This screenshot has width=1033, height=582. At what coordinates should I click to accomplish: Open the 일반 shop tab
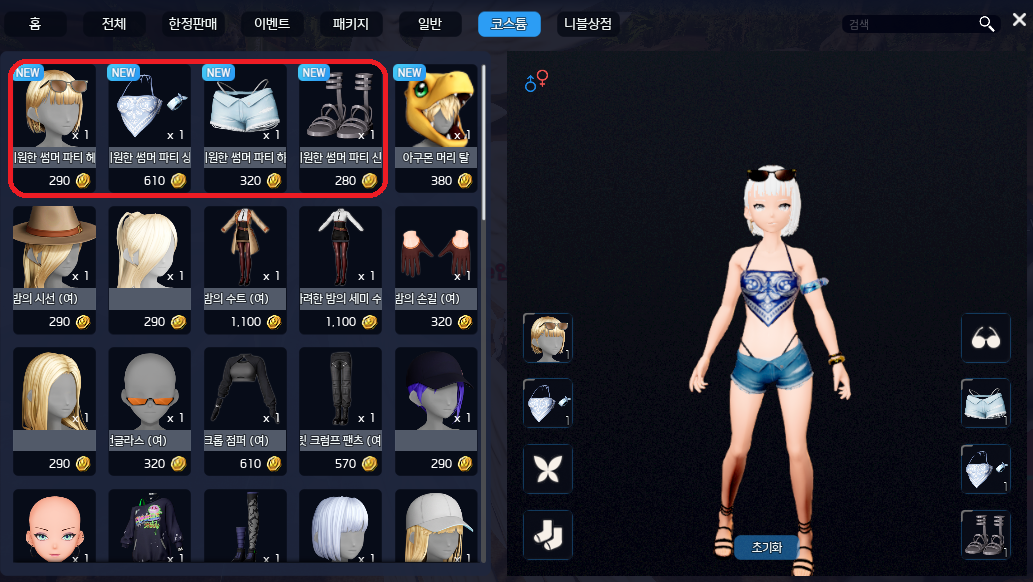click(429, 23)
